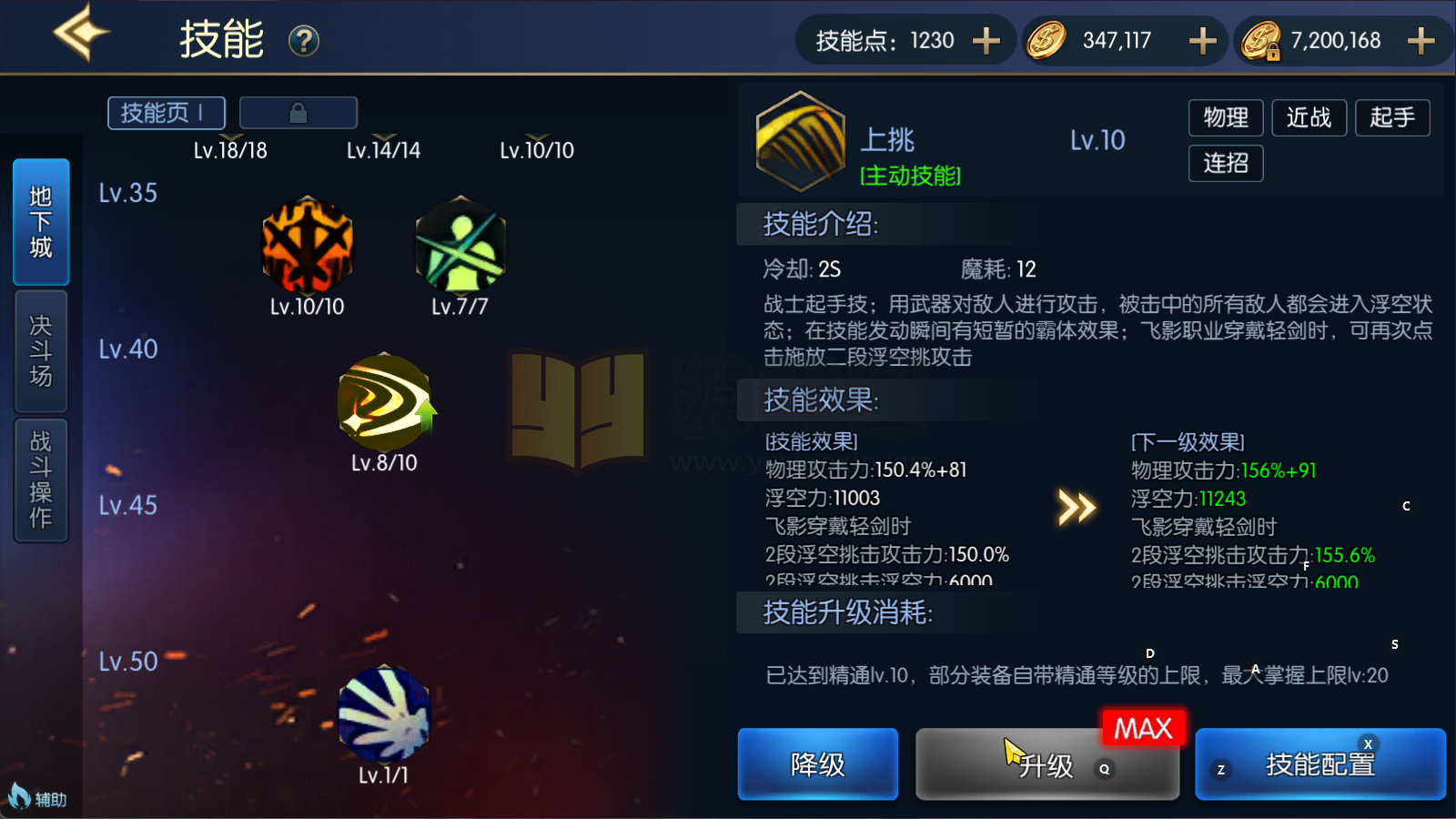This screenshot has width=1456, height=819.
Task: Expand the 技能升级消耗 section header
Action: (x=846, y=613)
